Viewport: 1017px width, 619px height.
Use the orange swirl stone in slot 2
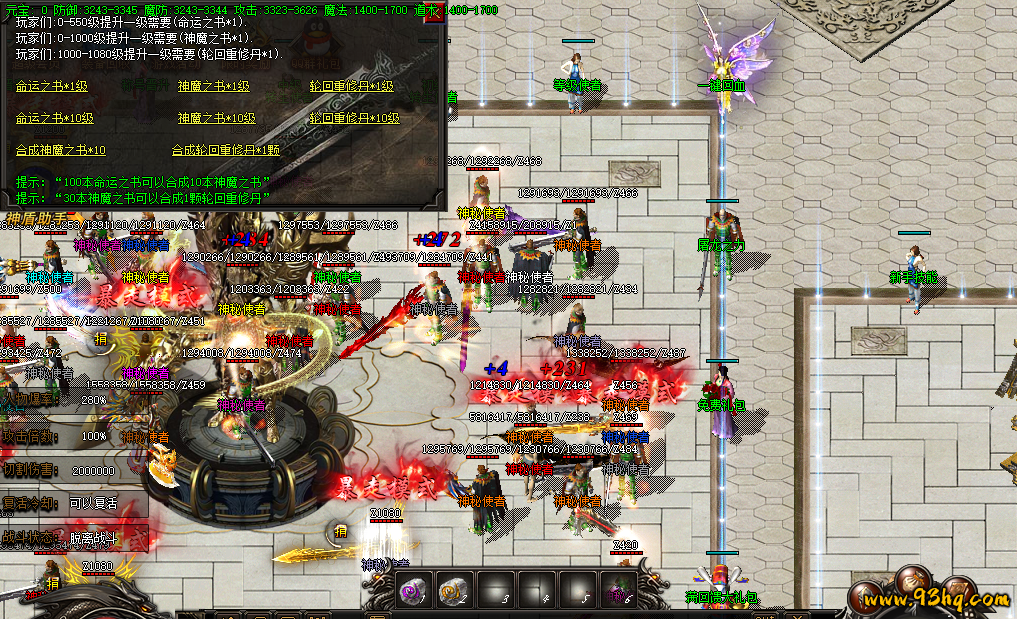point(454,589)
